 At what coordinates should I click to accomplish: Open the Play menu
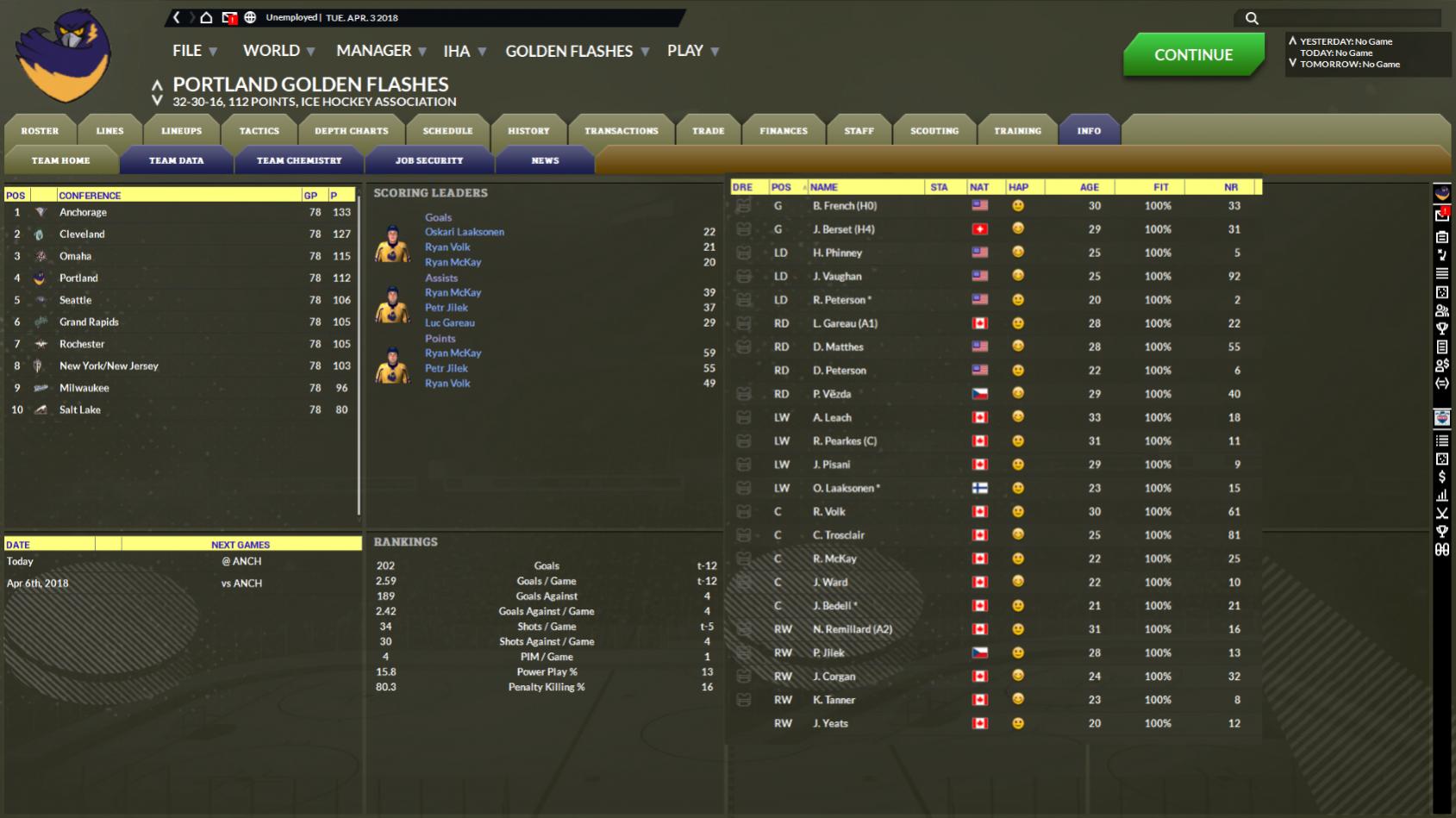(692, 51)
